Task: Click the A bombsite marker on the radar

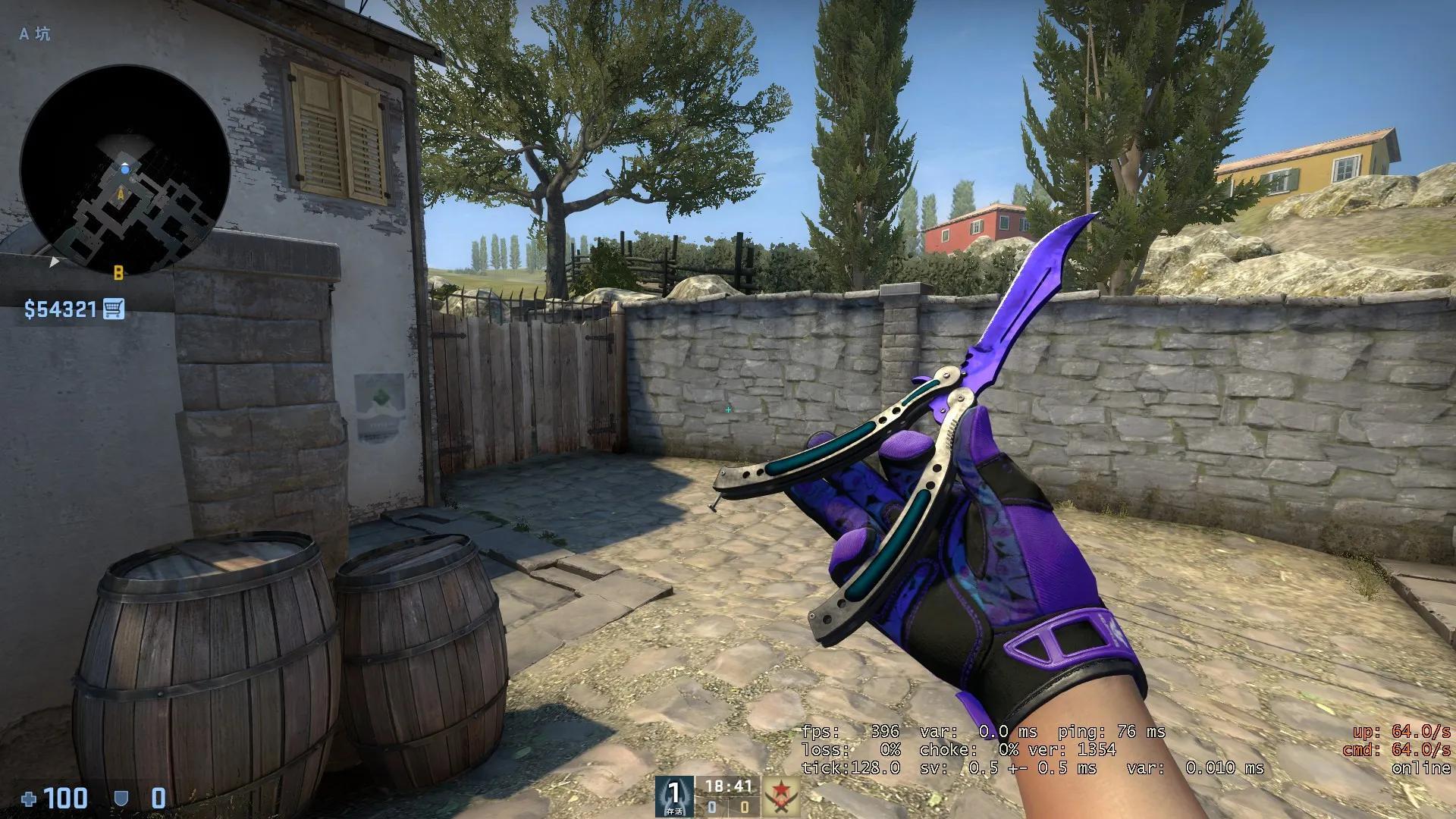Action: (x=121, y=194)
